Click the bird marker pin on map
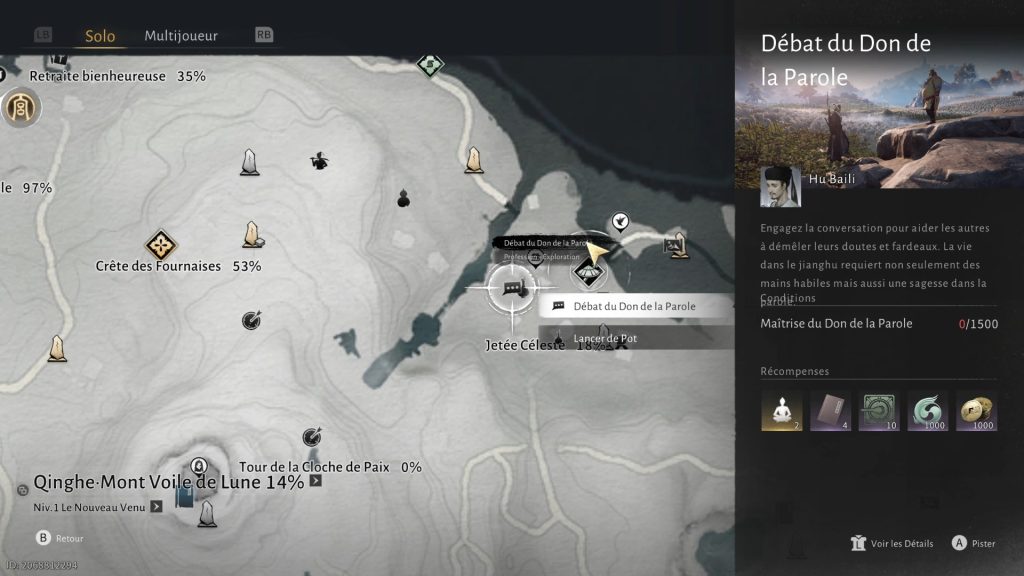The height and width of the screenshot is (576, 1024). 620,221
